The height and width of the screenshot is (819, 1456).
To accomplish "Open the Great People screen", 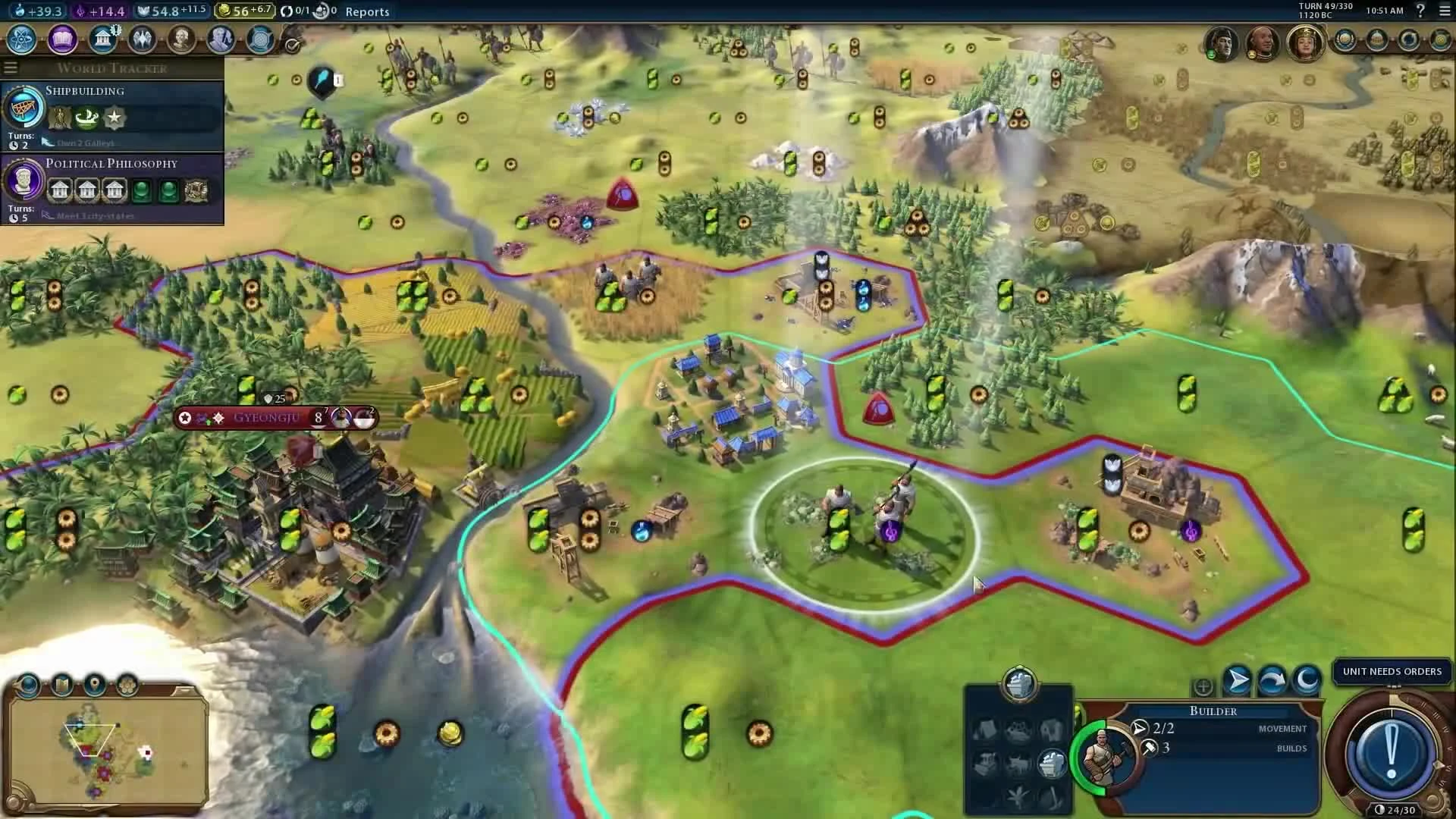I will [182, 40].
